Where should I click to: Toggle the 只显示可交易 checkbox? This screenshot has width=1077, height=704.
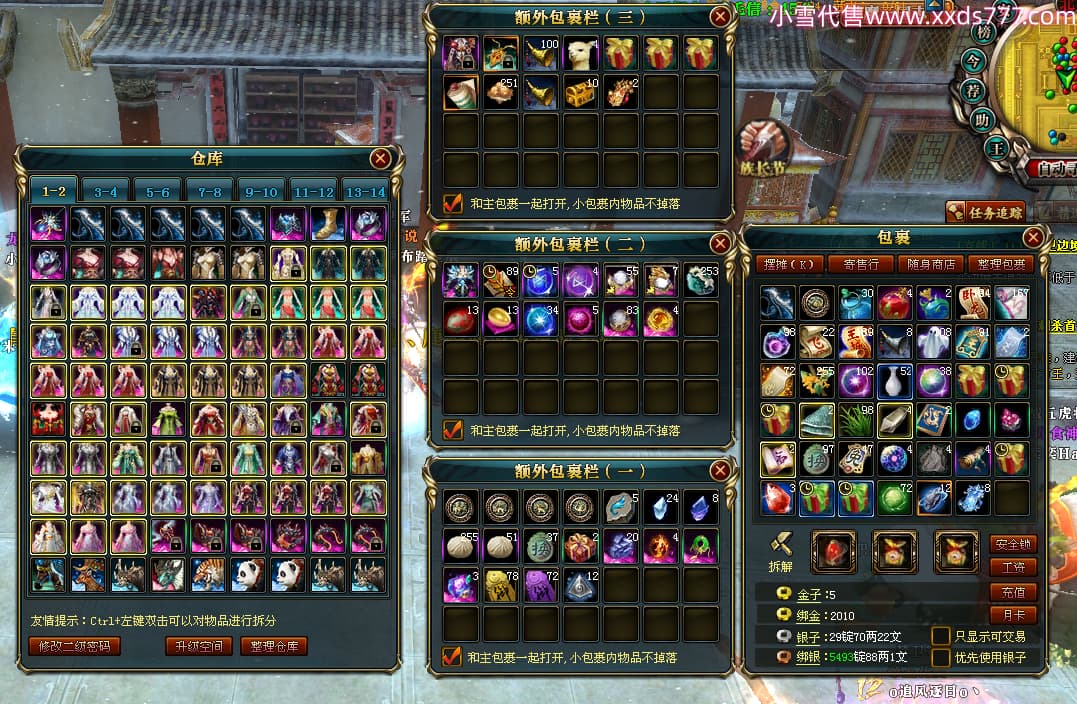click(940, 636)
